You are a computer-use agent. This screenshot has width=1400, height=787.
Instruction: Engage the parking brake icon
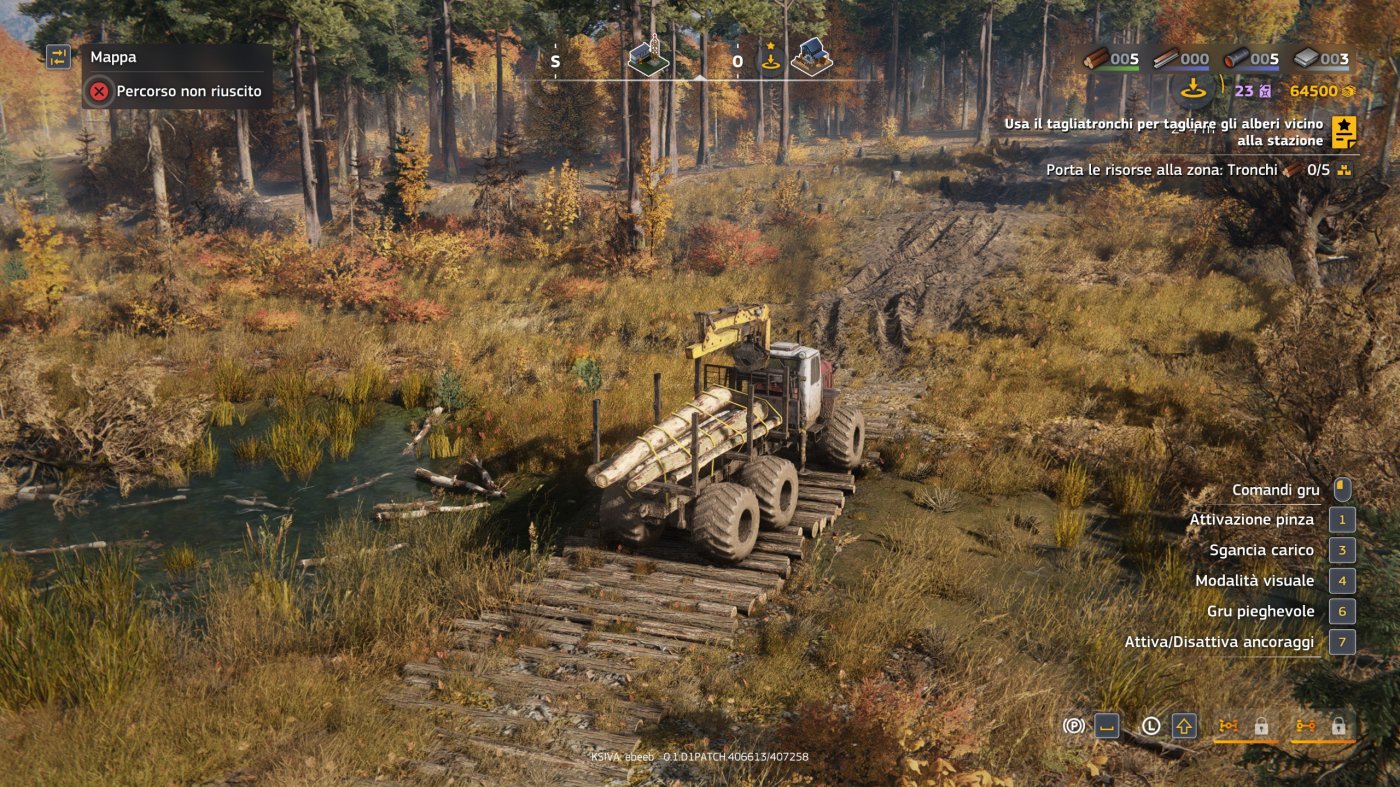click(1074, 725)
